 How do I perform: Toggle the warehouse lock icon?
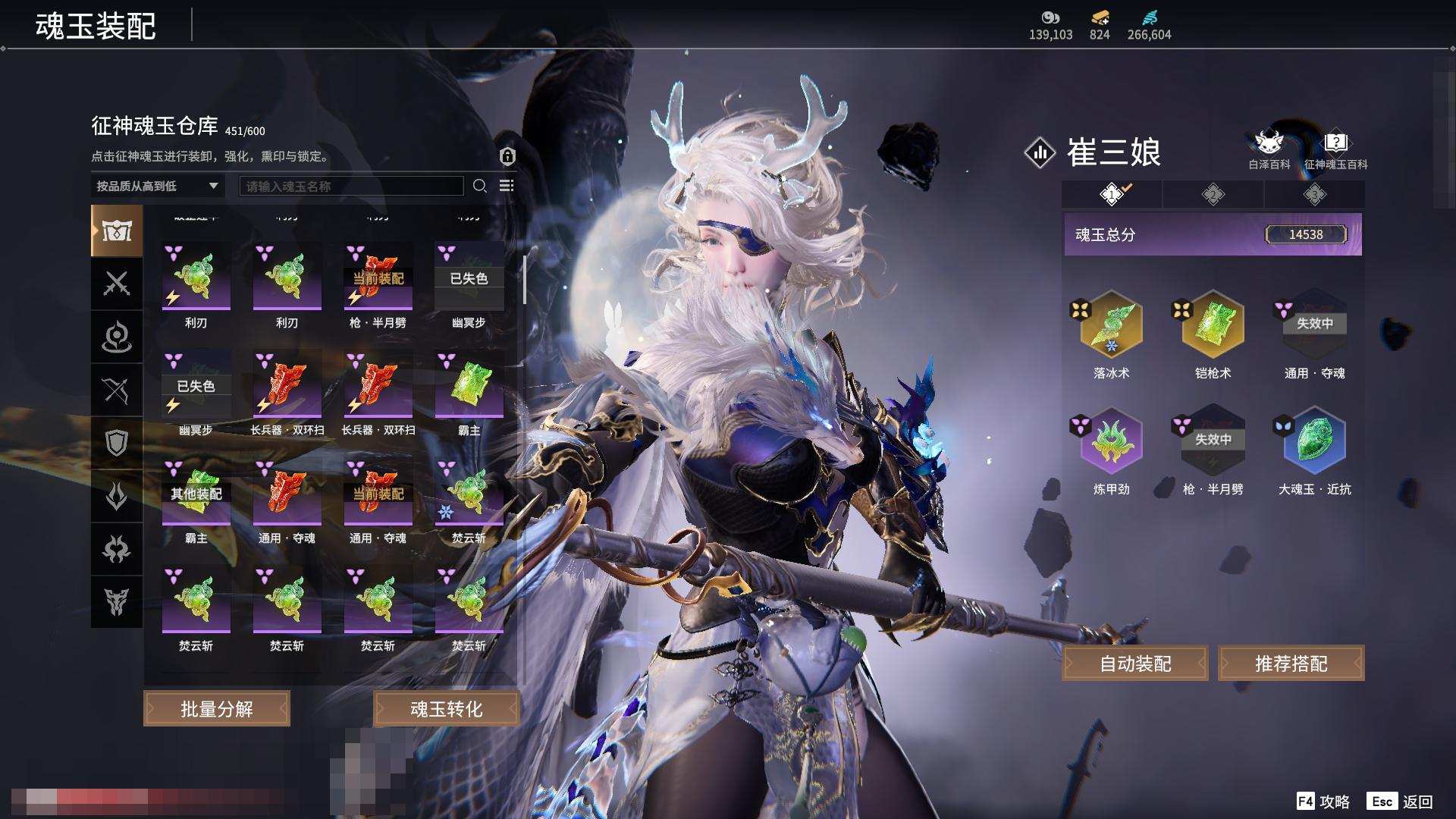tap(507, 156)
